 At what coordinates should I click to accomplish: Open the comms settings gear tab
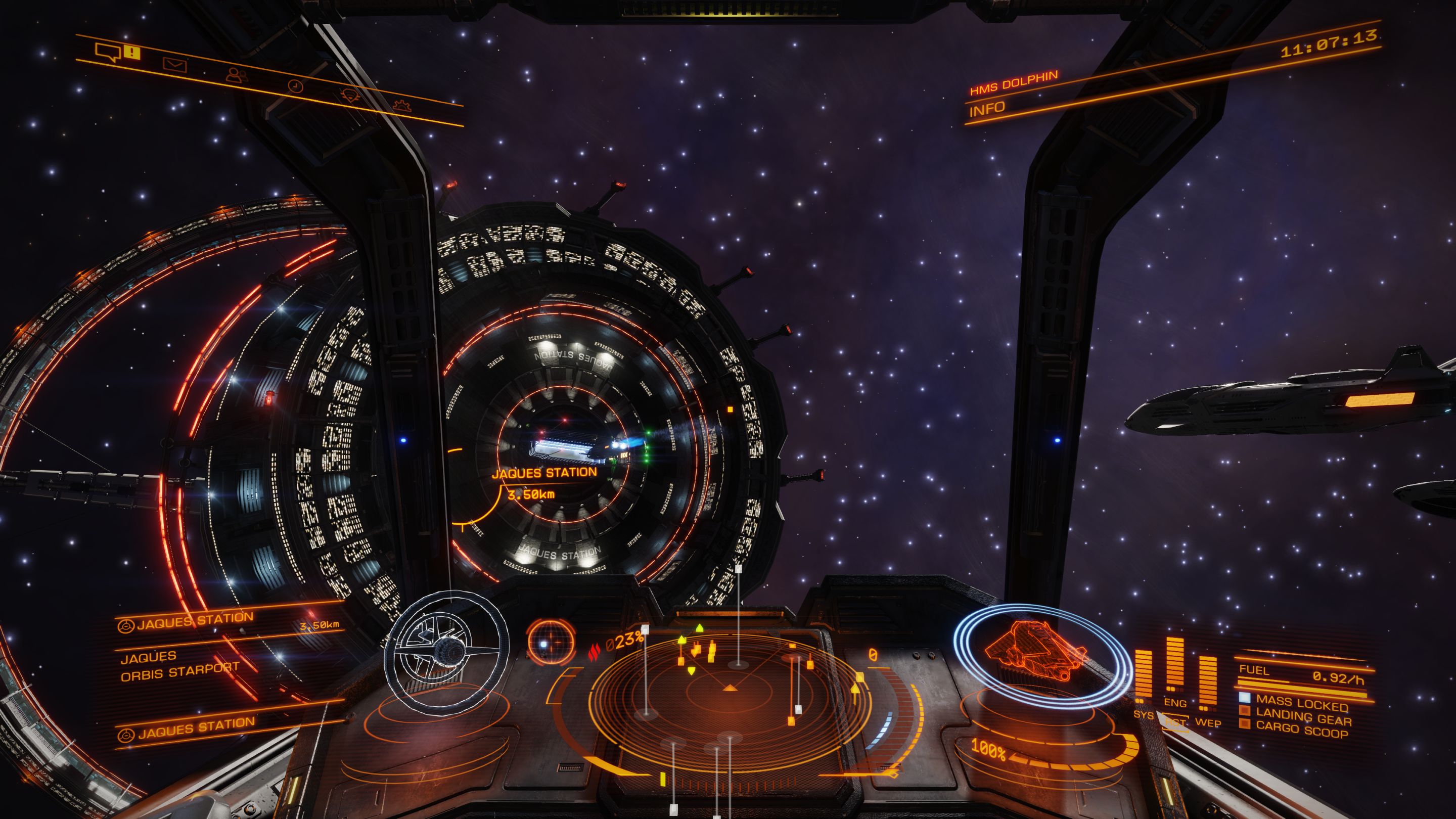click(x=402, y=105)
